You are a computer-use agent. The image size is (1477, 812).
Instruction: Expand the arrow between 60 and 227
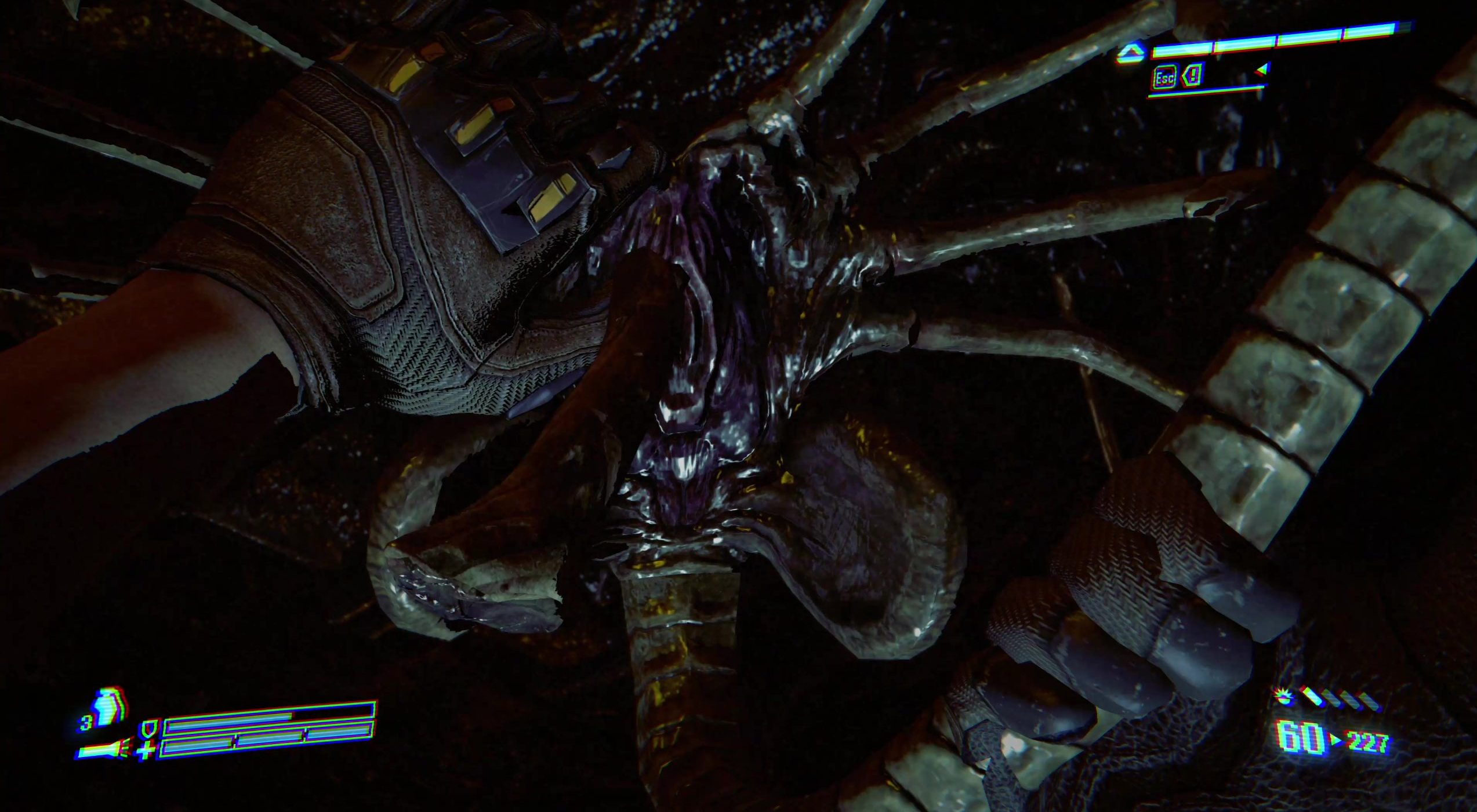tap(1335, 740)
